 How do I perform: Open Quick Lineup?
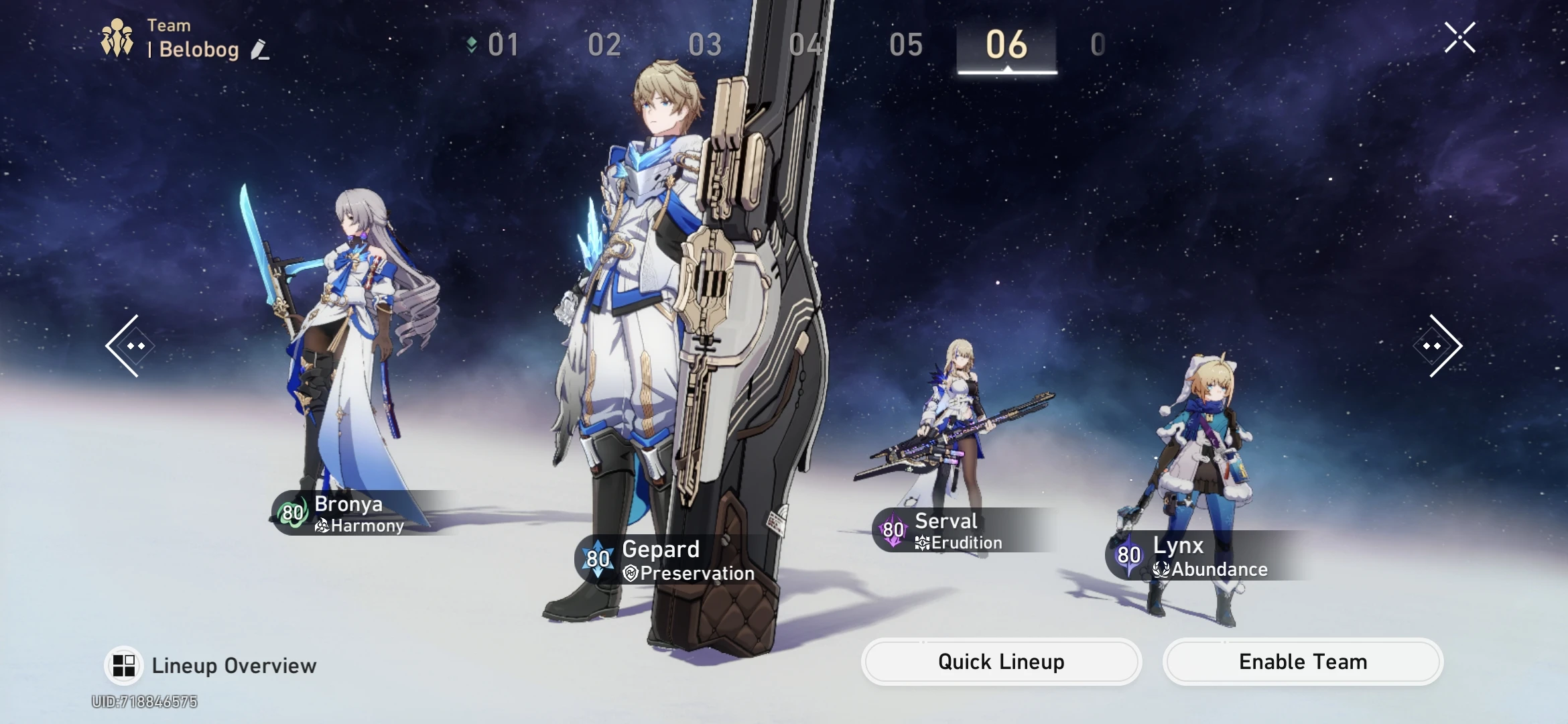[1001, 662]
